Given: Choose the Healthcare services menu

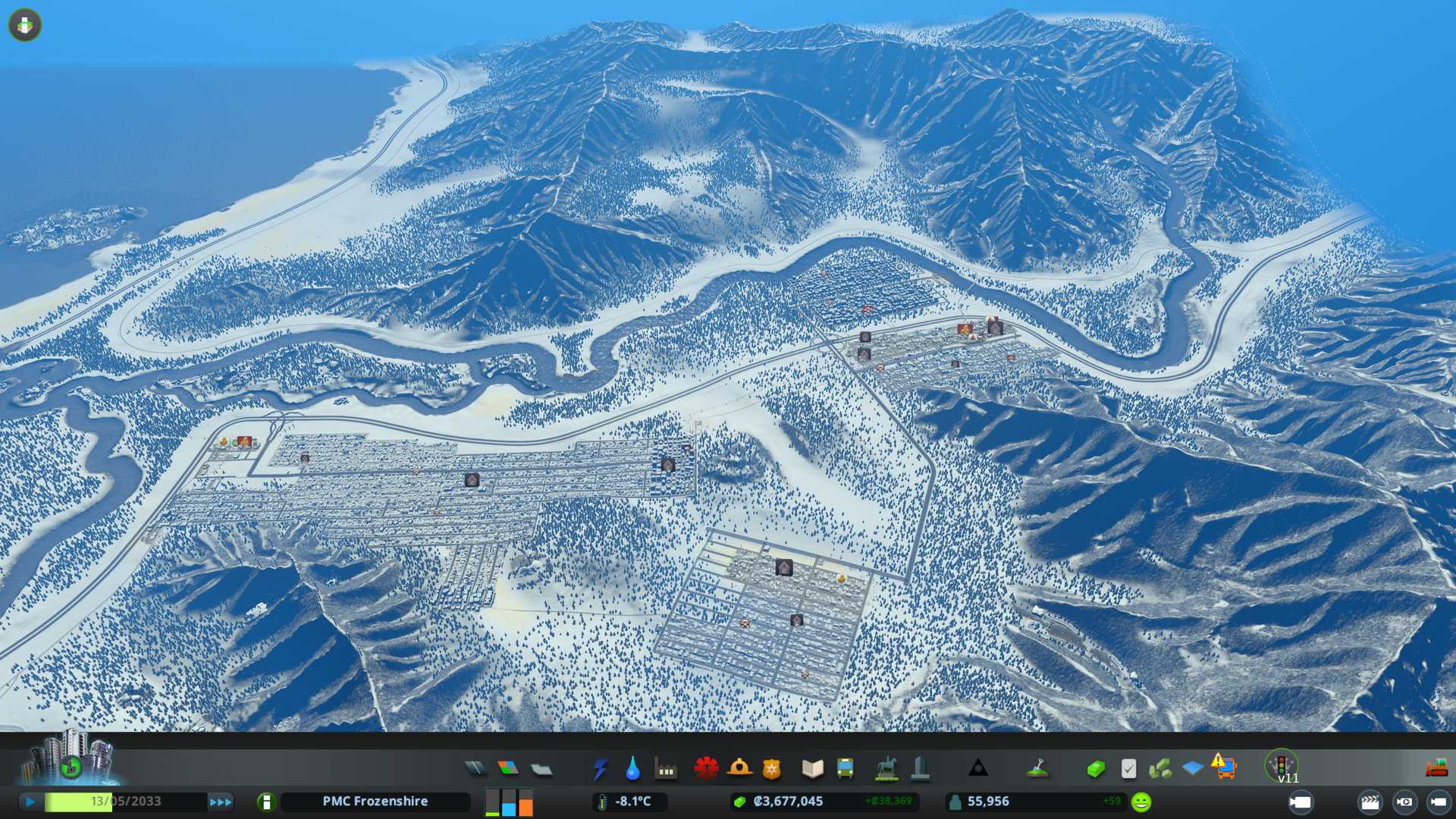Looking at the screenshot, I should point(706,769).
